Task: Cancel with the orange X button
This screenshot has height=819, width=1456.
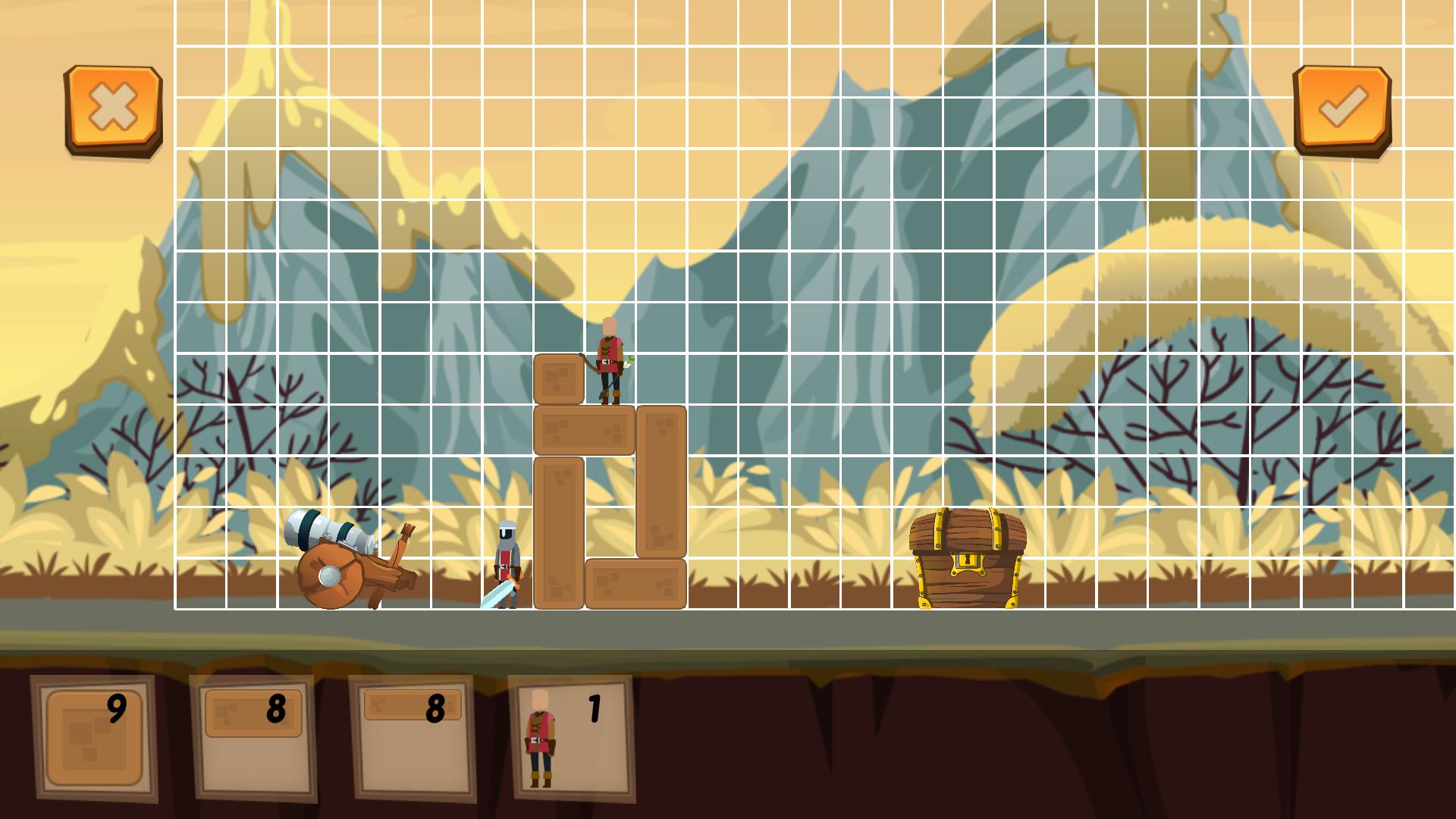Action: coord(113,108)
